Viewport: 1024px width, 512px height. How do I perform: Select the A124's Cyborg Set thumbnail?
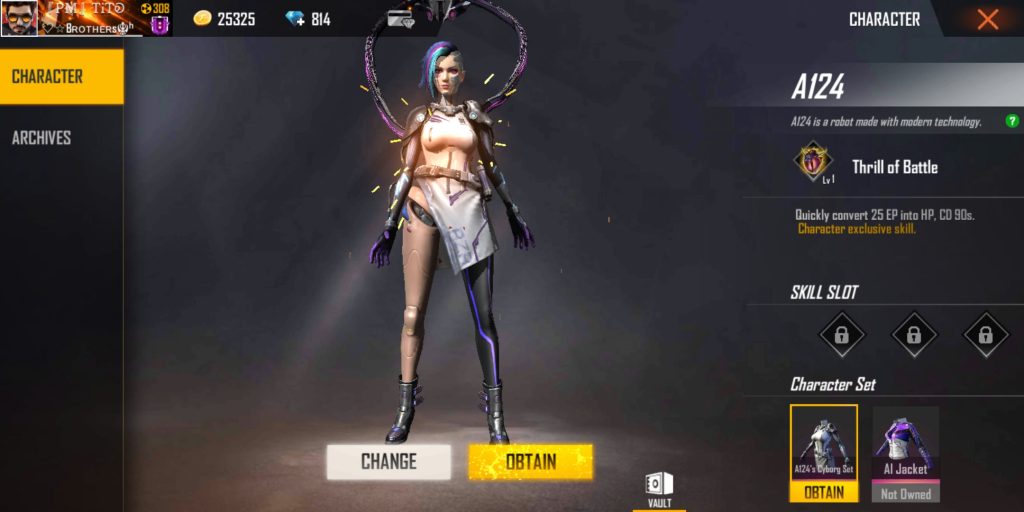(x=824, y=445)
